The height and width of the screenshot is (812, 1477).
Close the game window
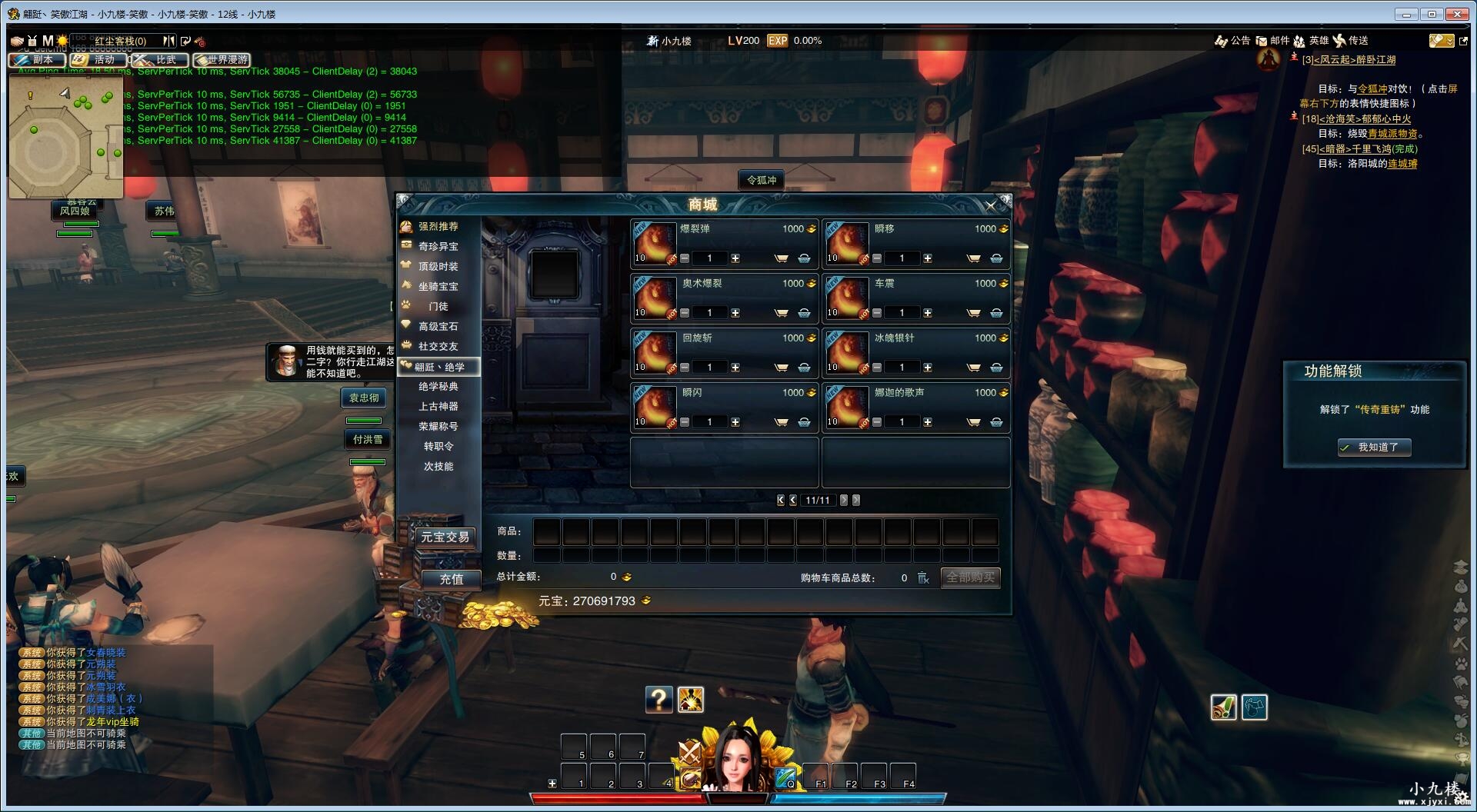1457,14
